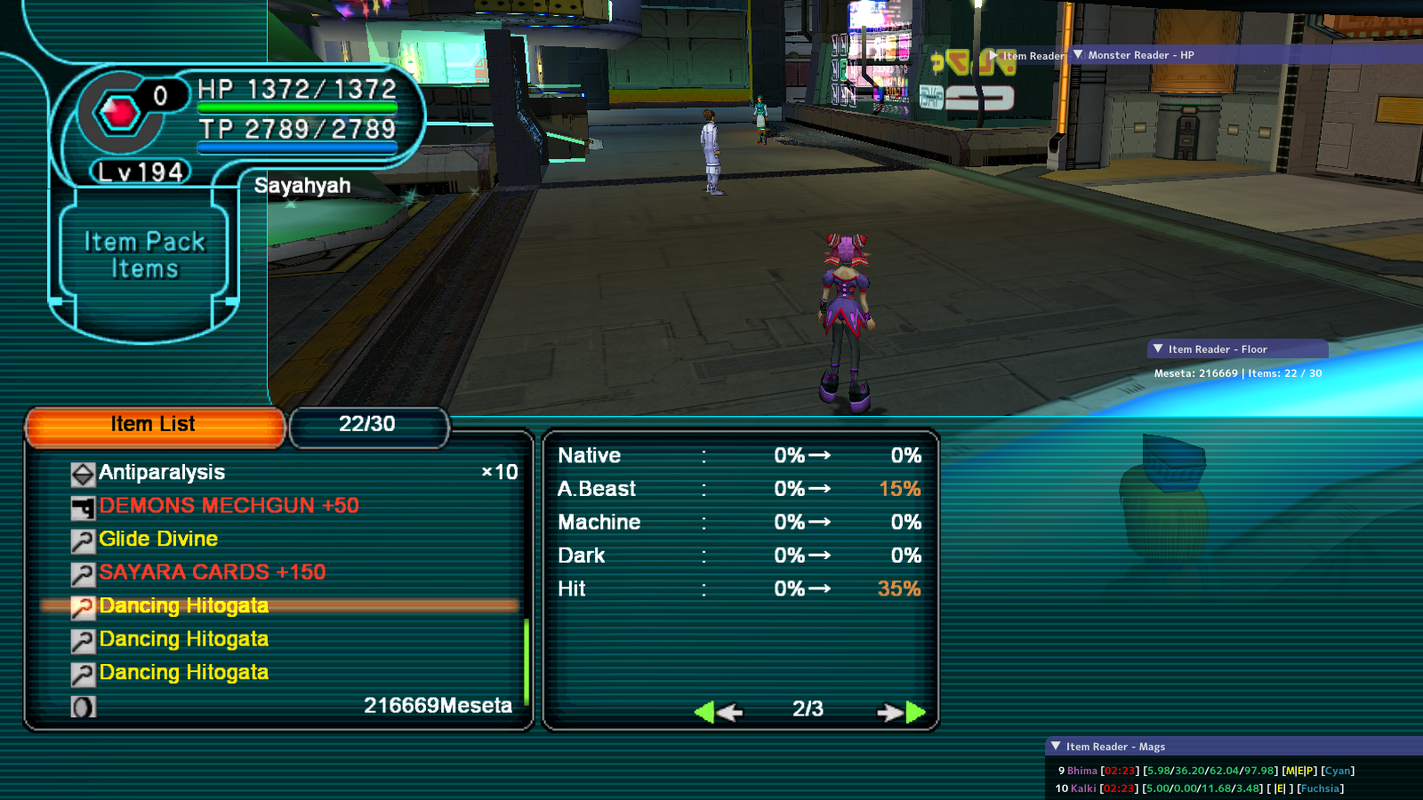The width and height of the screenshot is (1423, 800).
Task: Switch to the 22/30 capacity tab
Action: (369, 427)
